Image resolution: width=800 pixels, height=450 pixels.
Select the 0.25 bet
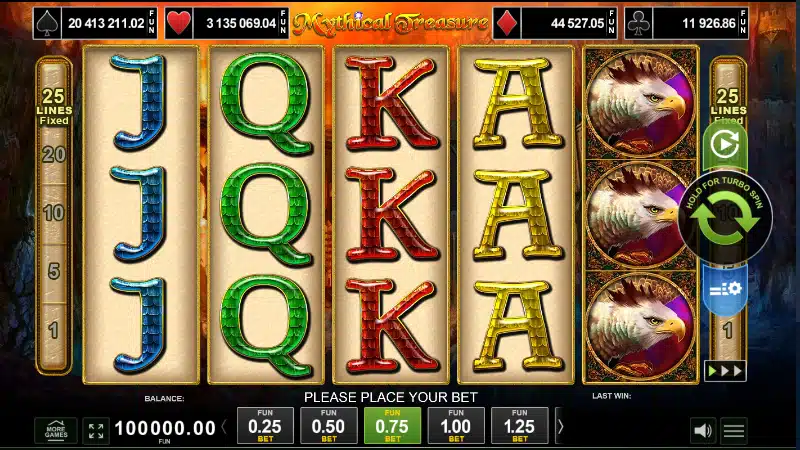click(264, 426)
